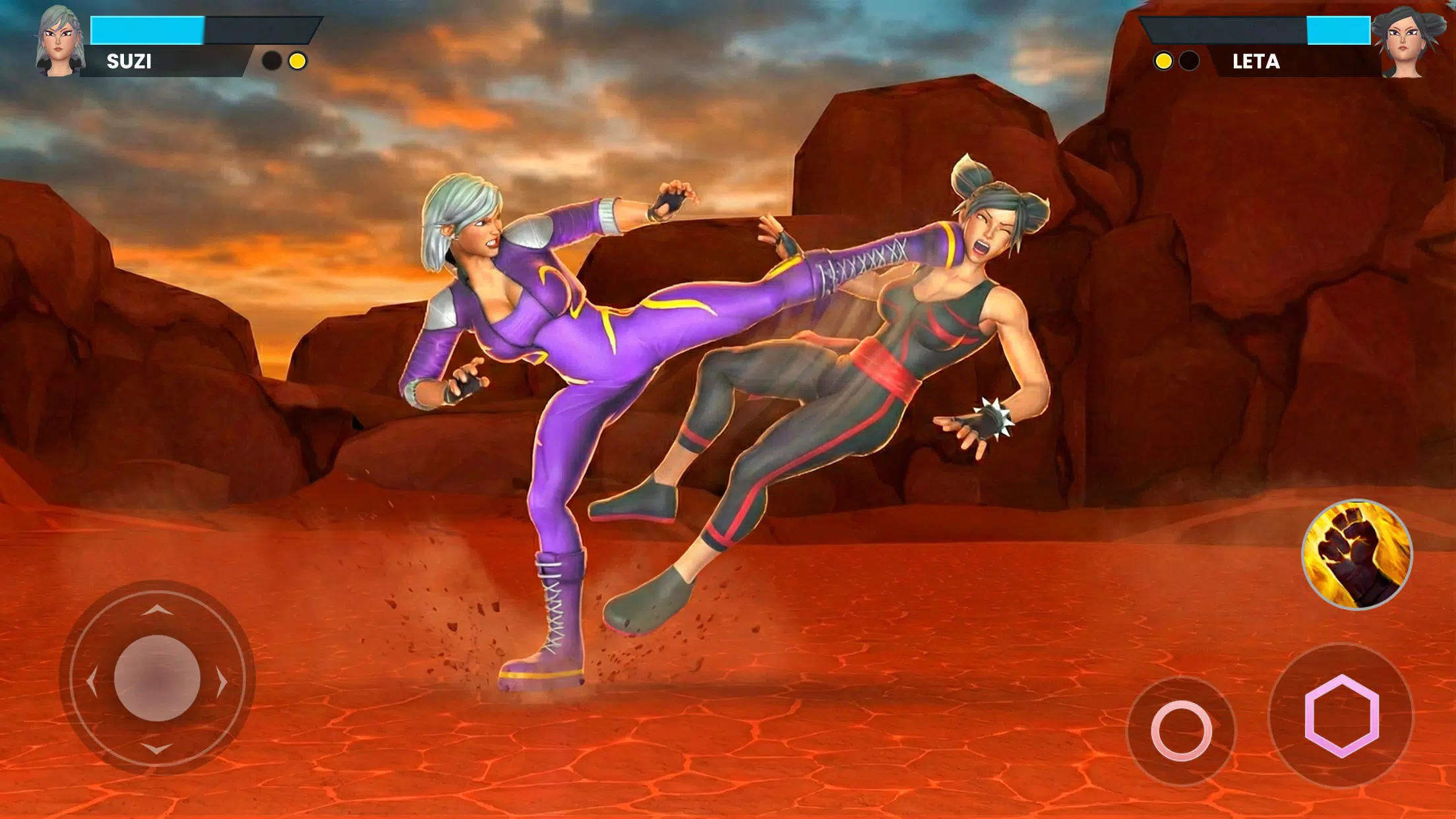The width and height of the screenshot is (1456, 819).
Task: Tap Suzi's avatar portrait
Action: click(x=58, y=42)
